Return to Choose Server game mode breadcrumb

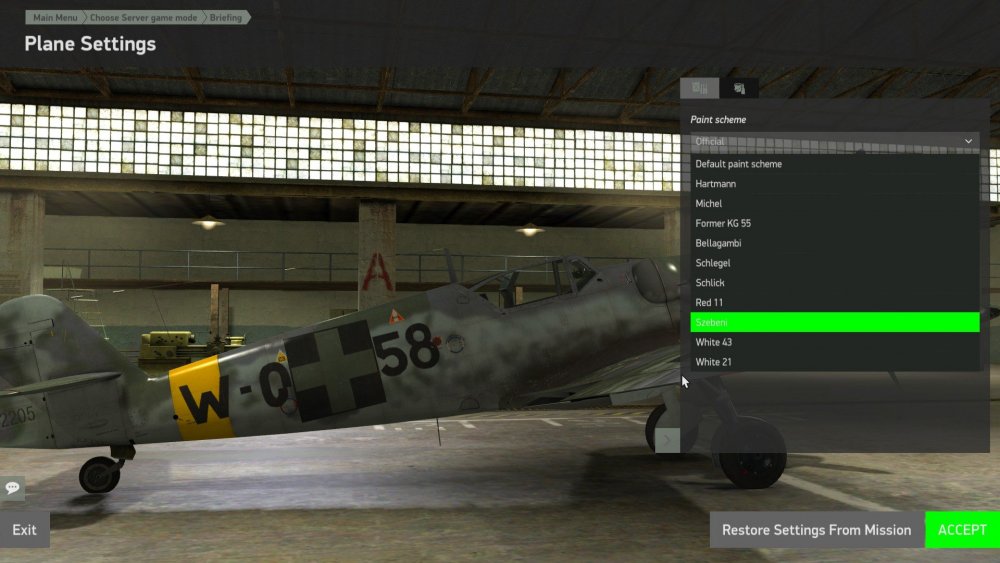[x=144, y=18]
